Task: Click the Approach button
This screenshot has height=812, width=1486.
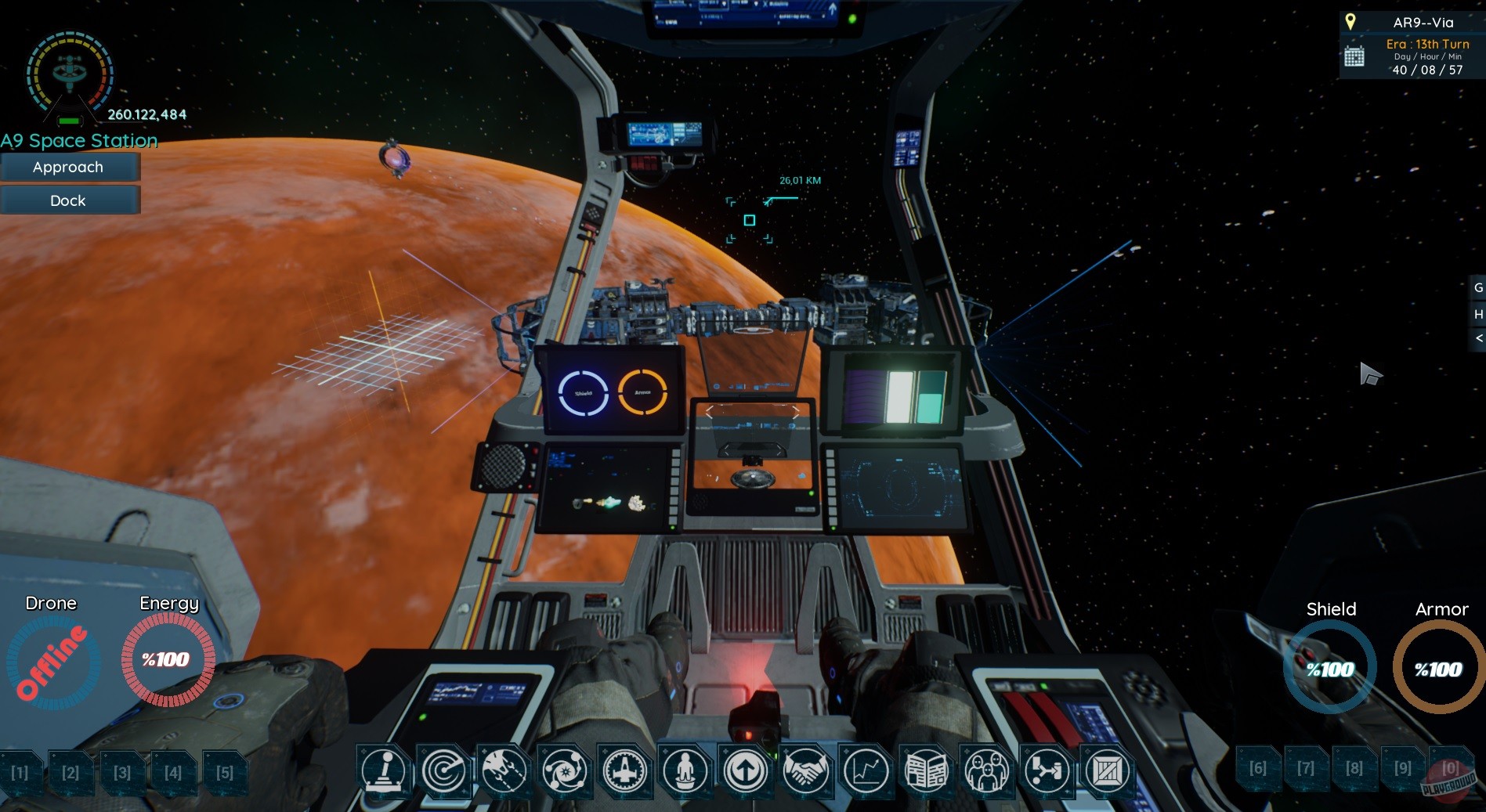Action: coord(70,167)
